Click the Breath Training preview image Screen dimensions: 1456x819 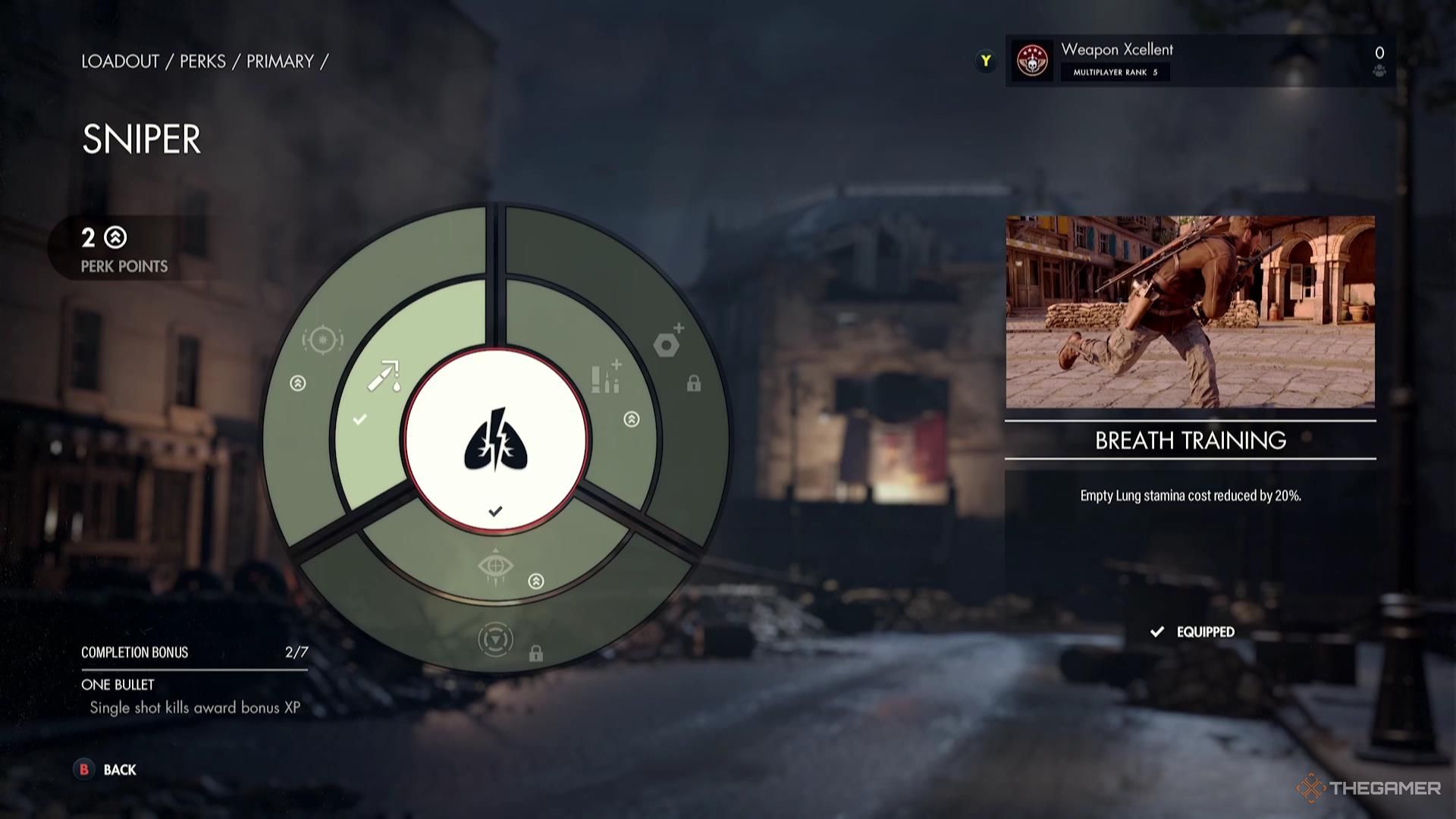(1191, 311)
